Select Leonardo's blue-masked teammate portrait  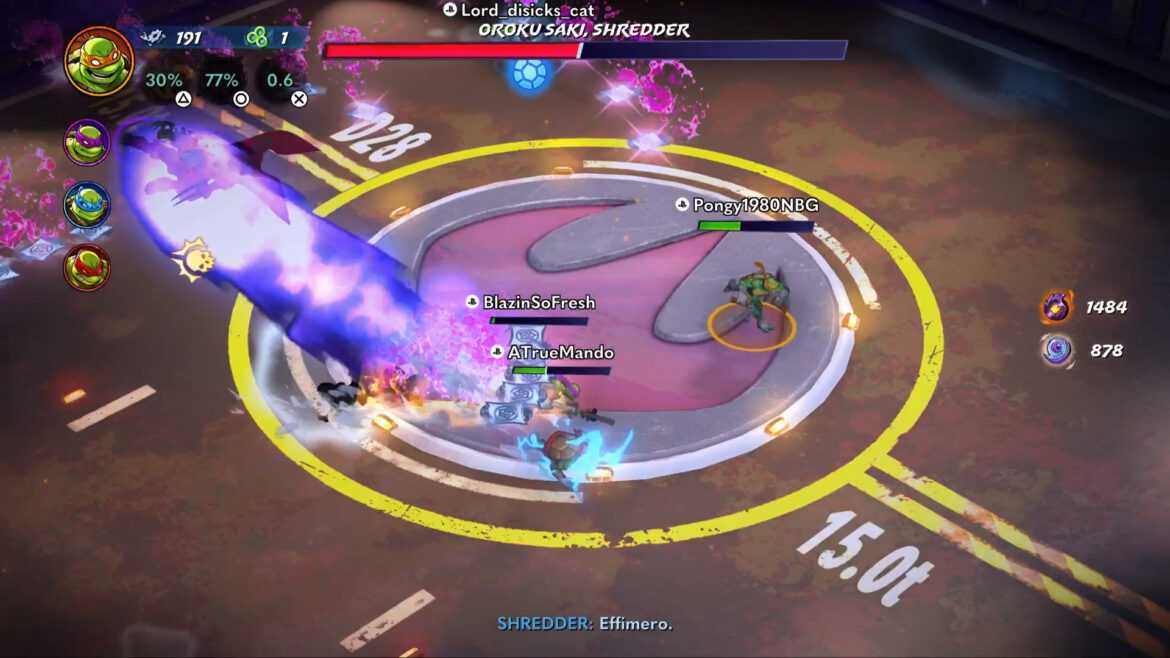click(87, 205)
